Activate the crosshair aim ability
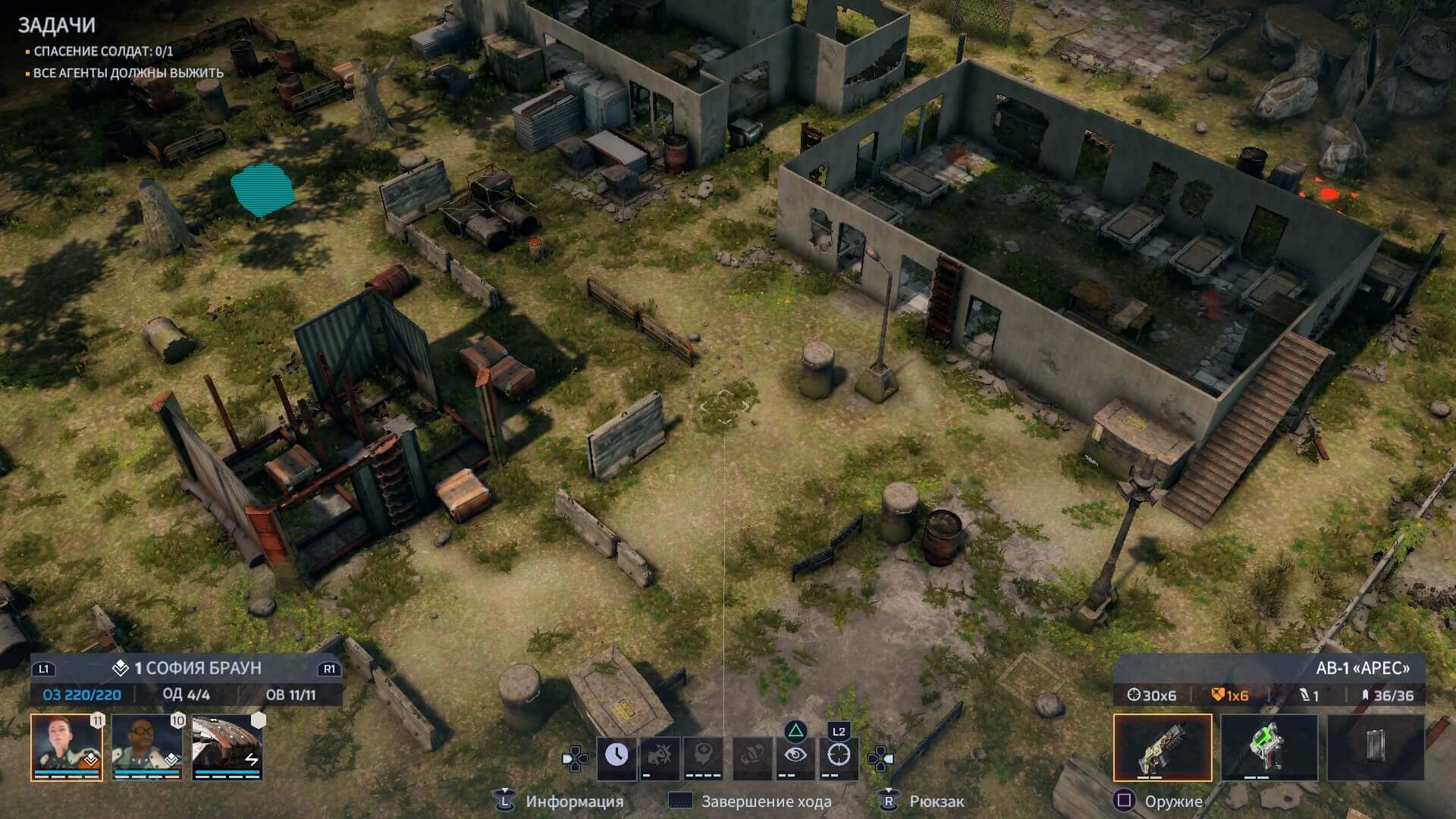The height and width of the screenshot is (819, 1456). (x=838, y=755)
